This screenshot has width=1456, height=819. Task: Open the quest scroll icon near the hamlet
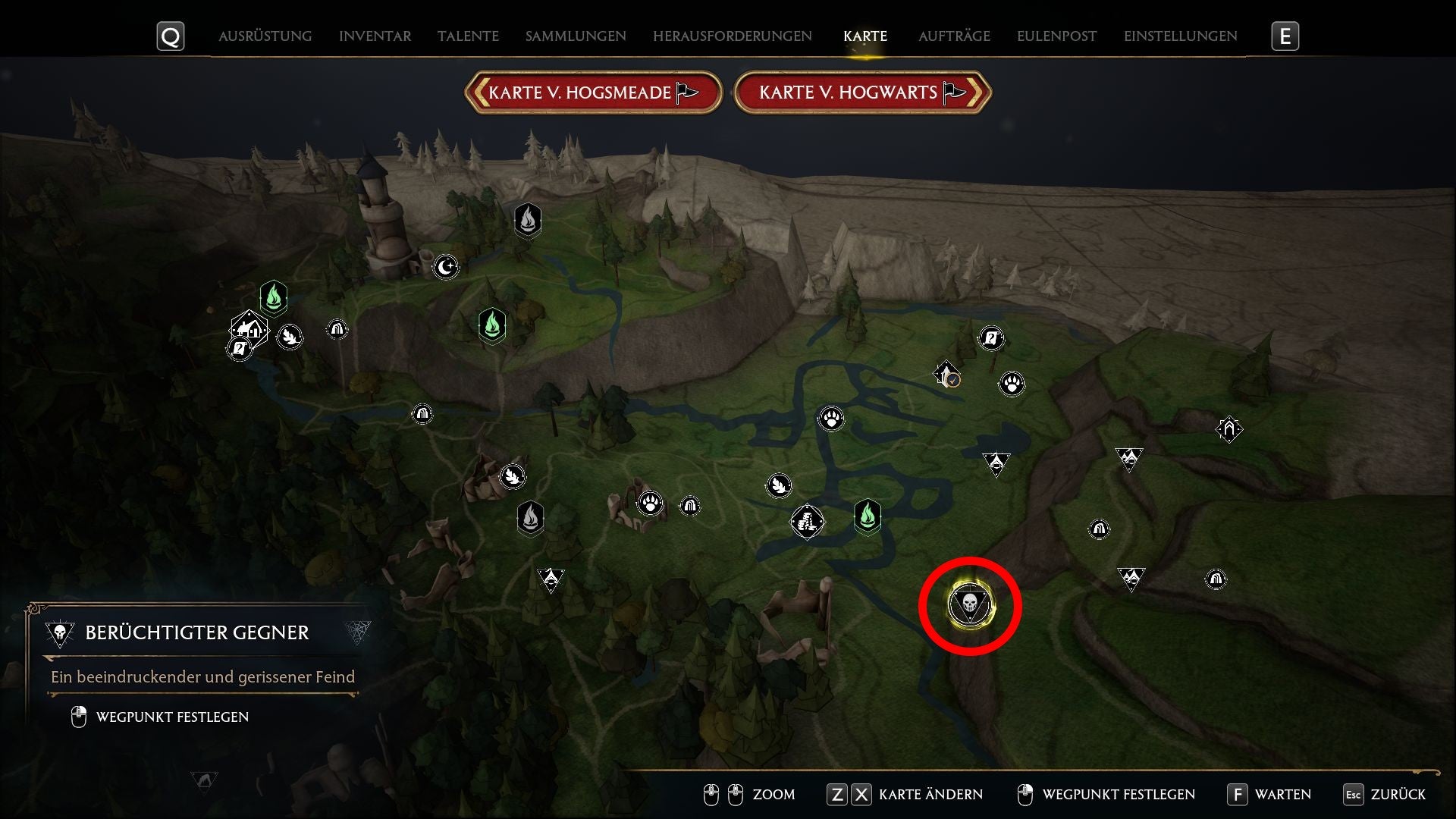tap(240, 349)
